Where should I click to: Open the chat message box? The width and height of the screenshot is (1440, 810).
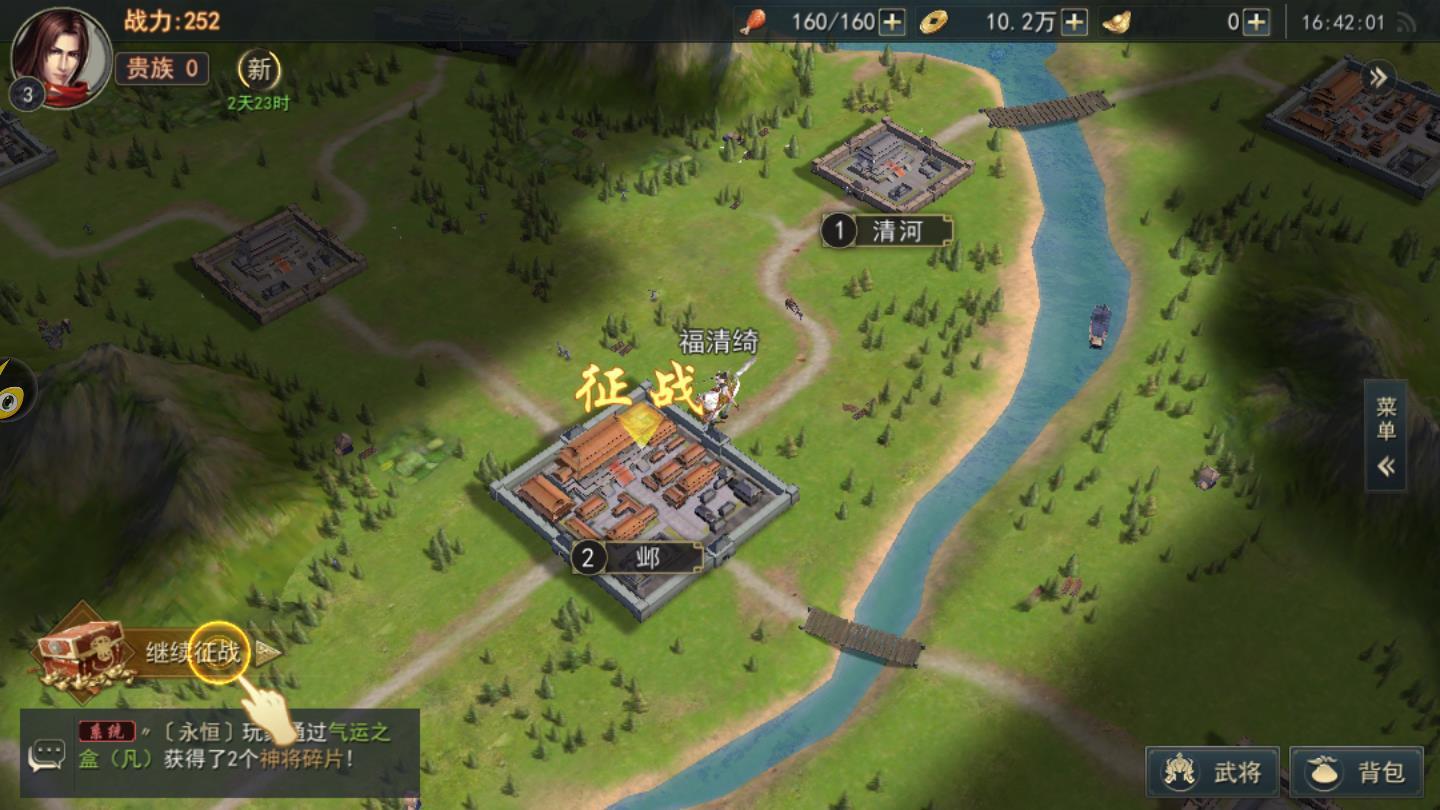(x=46, y=755)
